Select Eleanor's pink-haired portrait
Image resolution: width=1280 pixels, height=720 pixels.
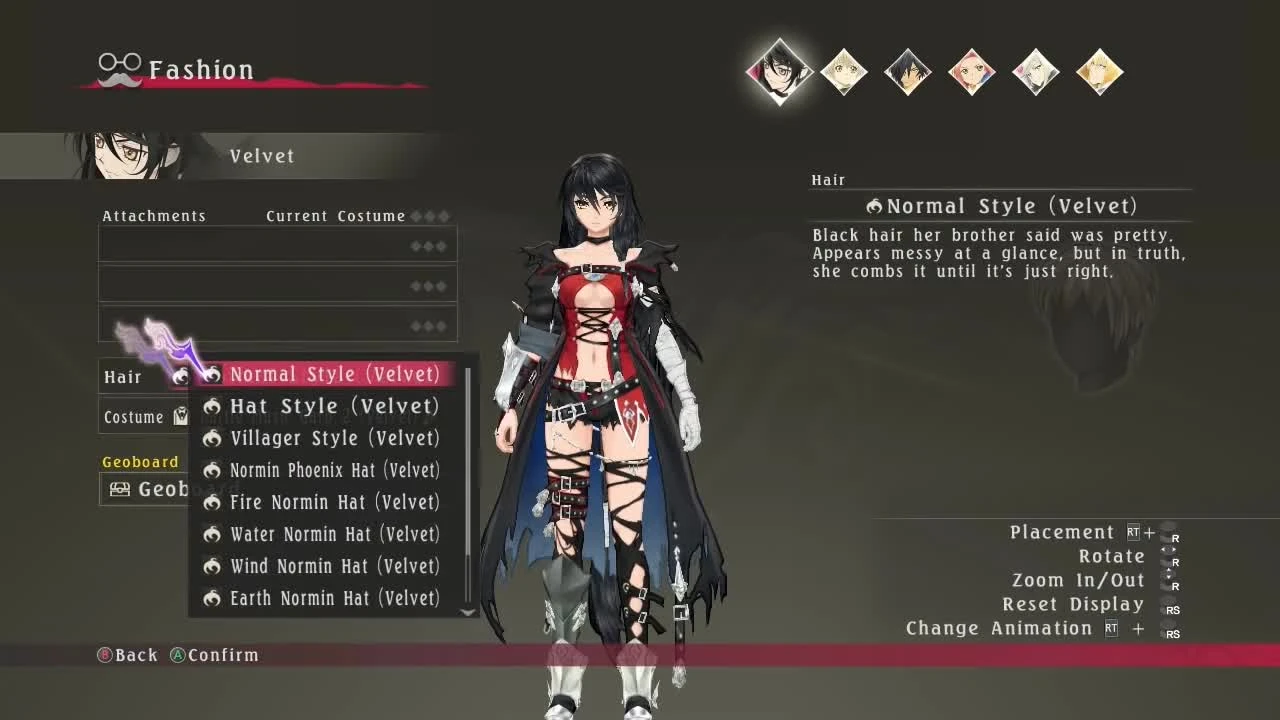[971, 72]
